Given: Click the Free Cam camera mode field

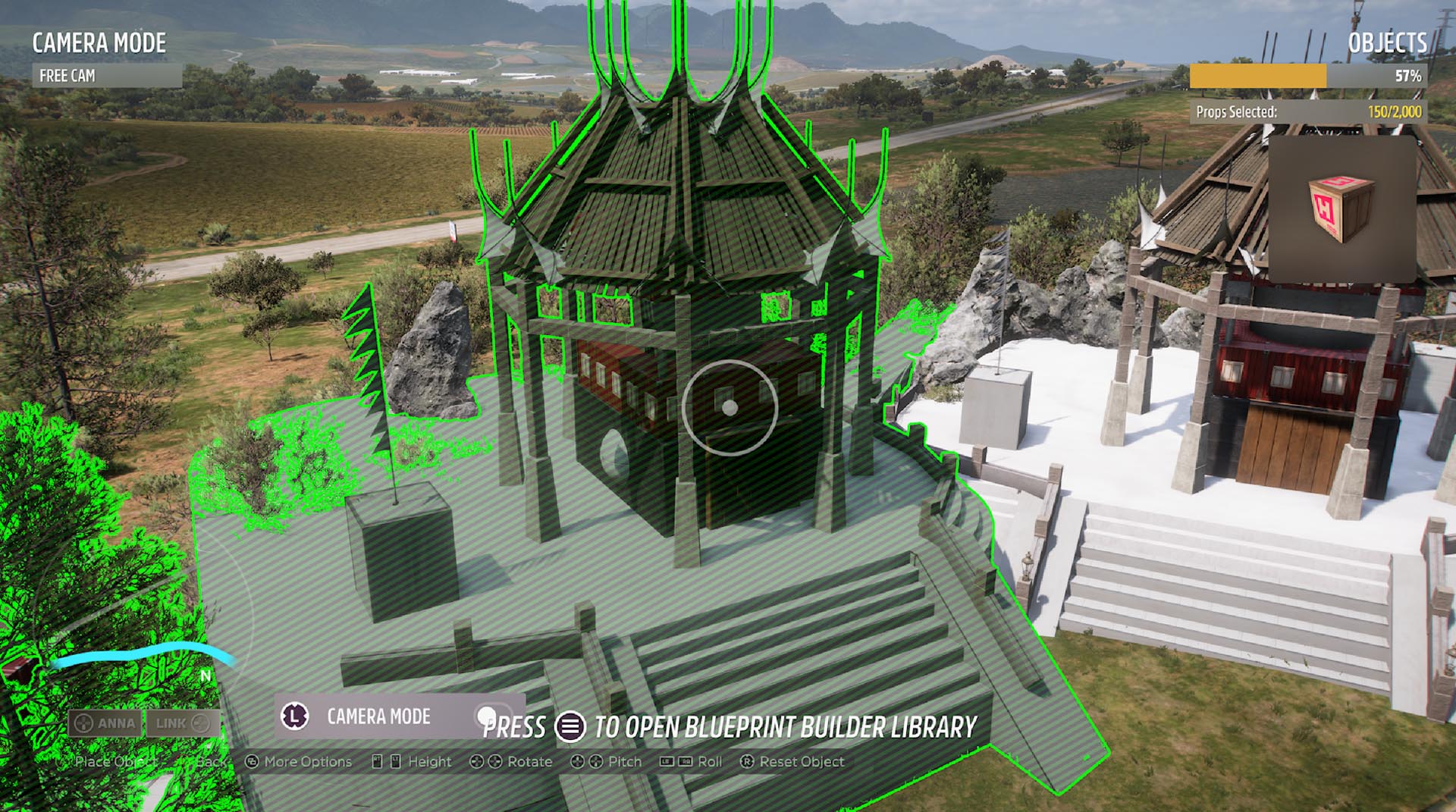Looking at the screenshot, I should click(106, 76).
